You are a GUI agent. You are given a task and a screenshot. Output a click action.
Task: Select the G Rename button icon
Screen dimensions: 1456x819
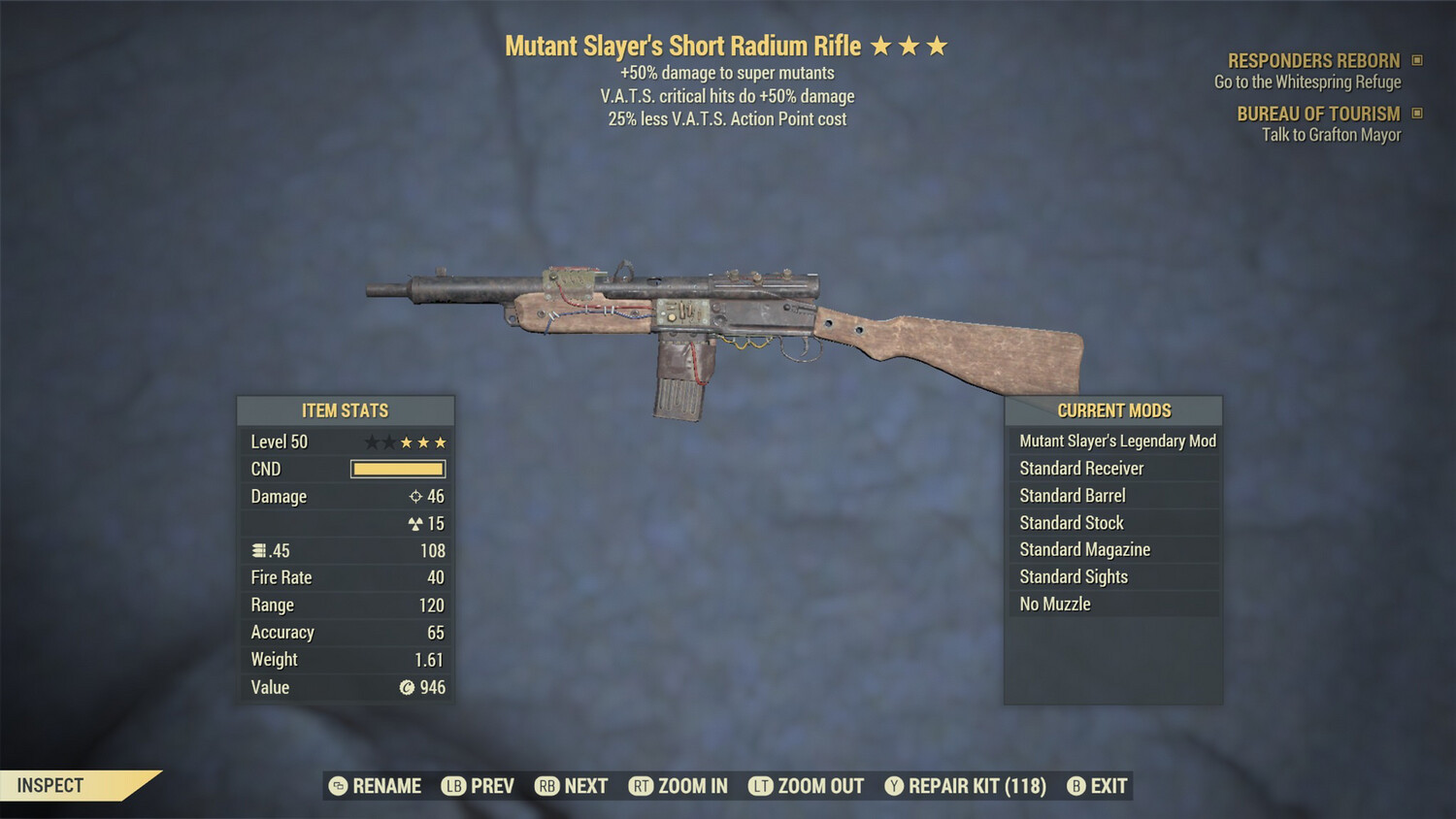337,786
